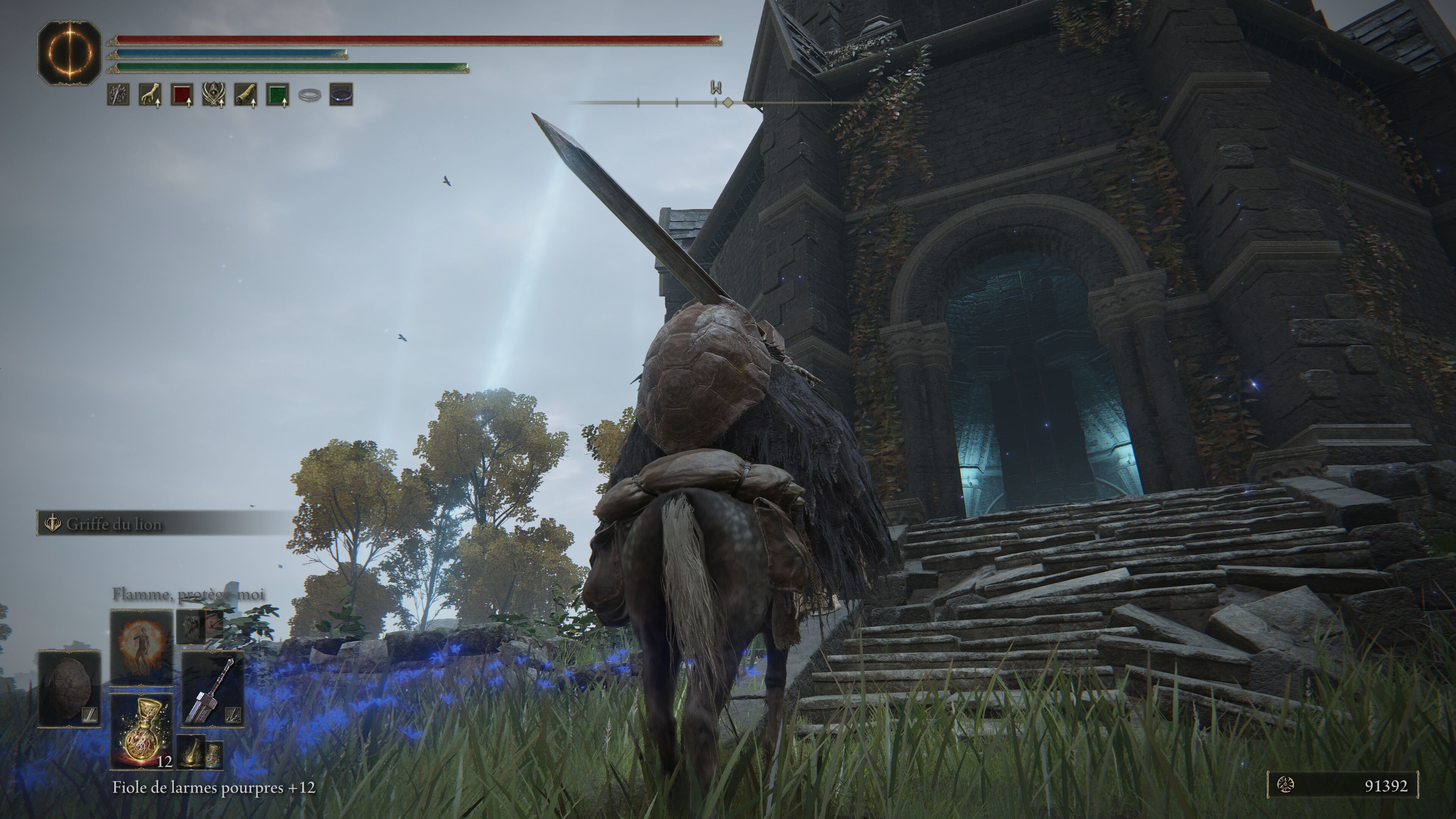
Task: Click the swords cluster status icon
Action: click(118, 95)
